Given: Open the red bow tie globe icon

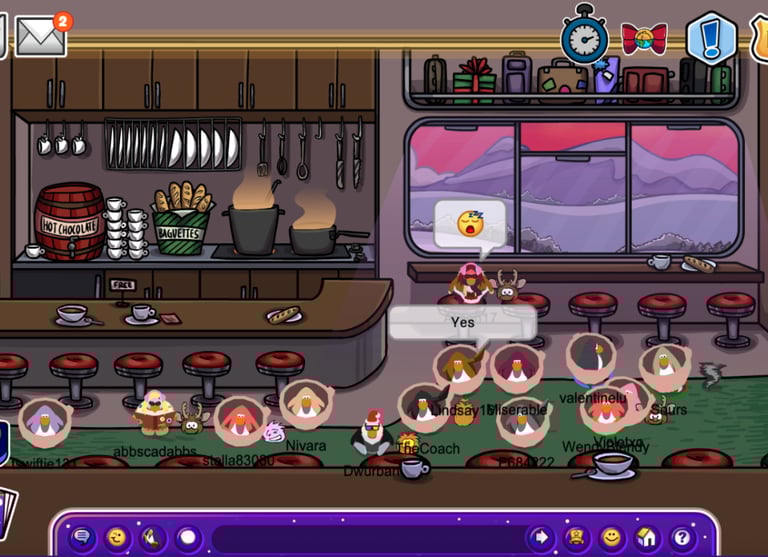Looking at the screenshot, I should point(644,38).
